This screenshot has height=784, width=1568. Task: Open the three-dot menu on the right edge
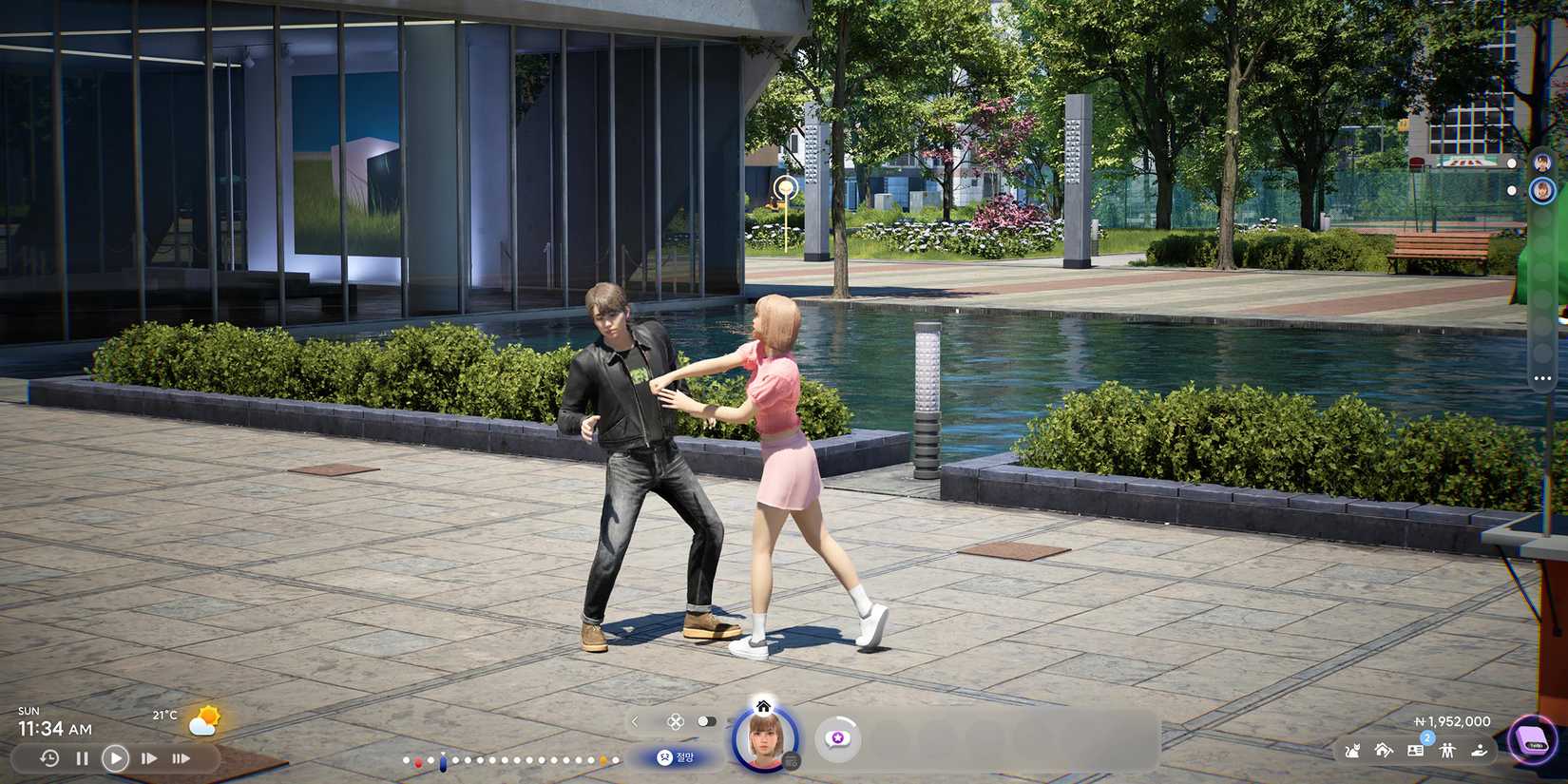click(x=1541, y=378)
